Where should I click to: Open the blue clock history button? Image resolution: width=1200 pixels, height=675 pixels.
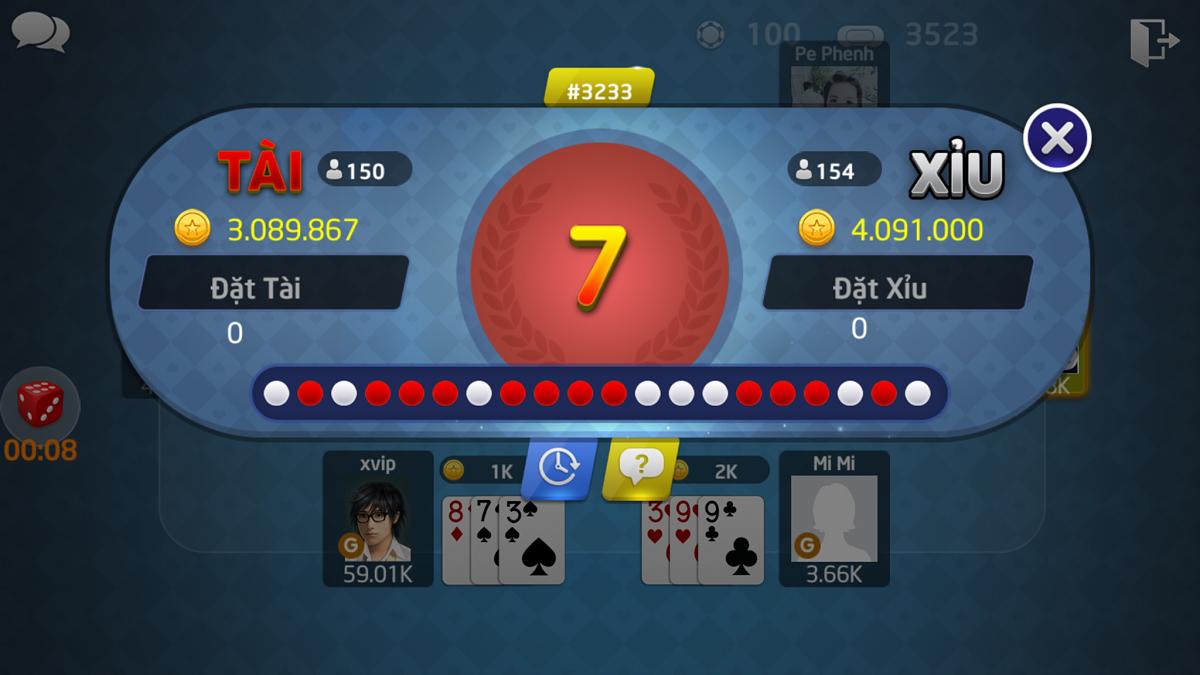pyautogui.click(x=558, y=466)
